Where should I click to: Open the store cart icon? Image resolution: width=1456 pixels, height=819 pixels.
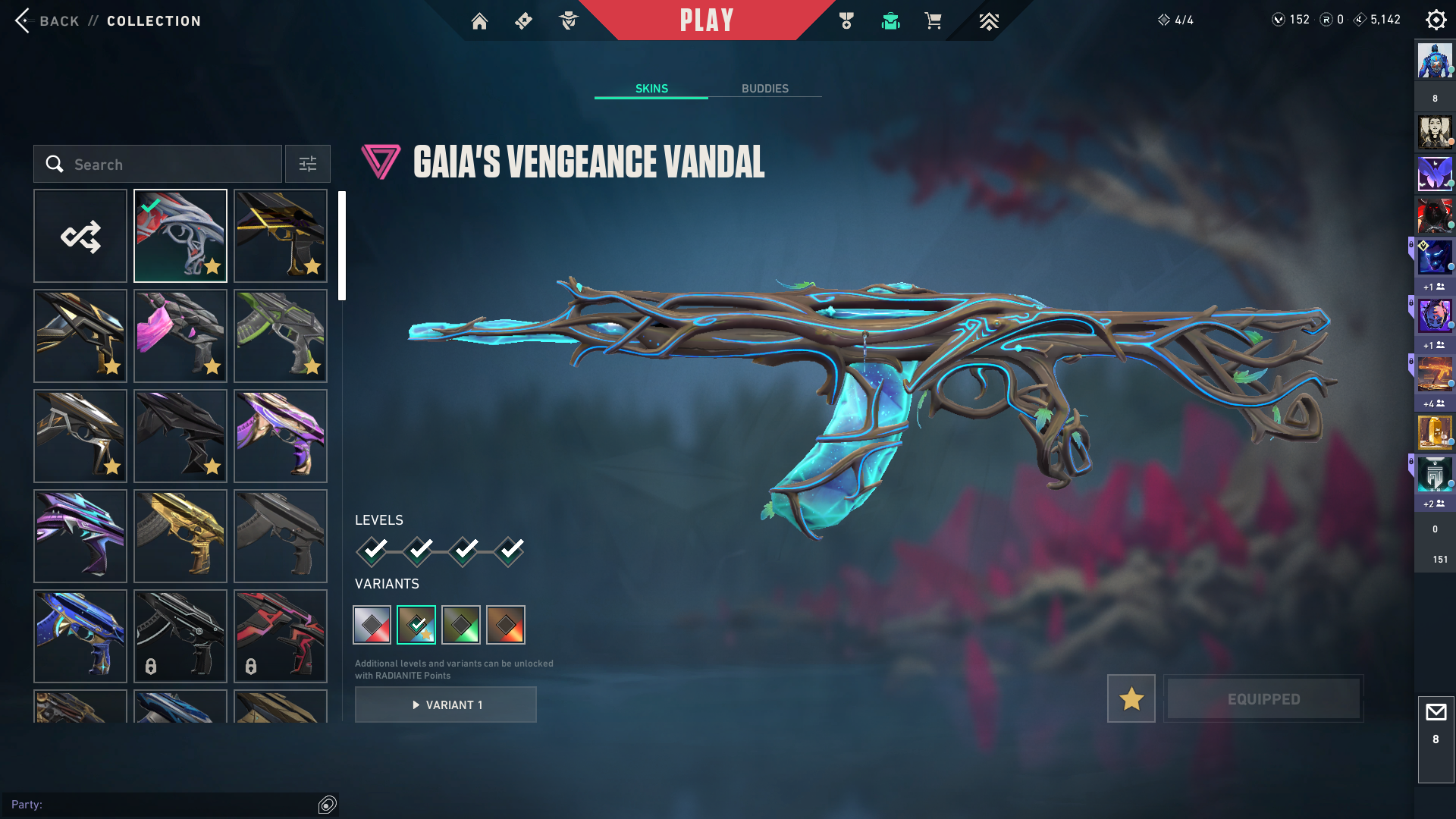pos(933,21)
